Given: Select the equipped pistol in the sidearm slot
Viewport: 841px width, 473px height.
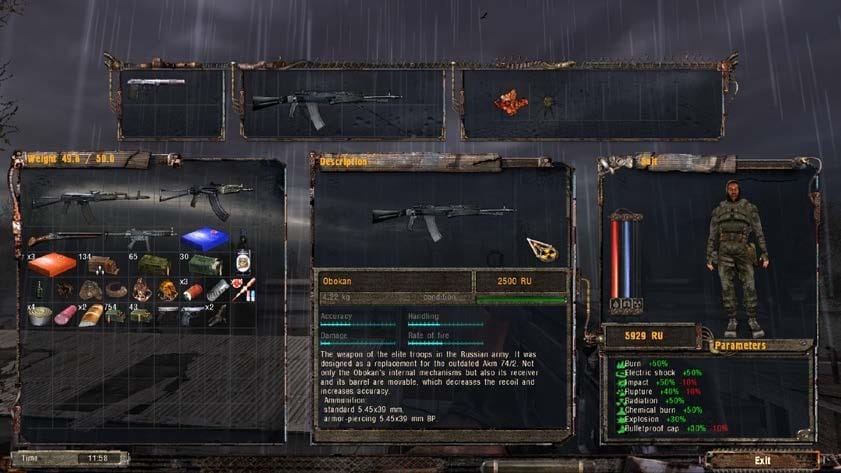Looking at the screenshot, I should tap(156, 84).
